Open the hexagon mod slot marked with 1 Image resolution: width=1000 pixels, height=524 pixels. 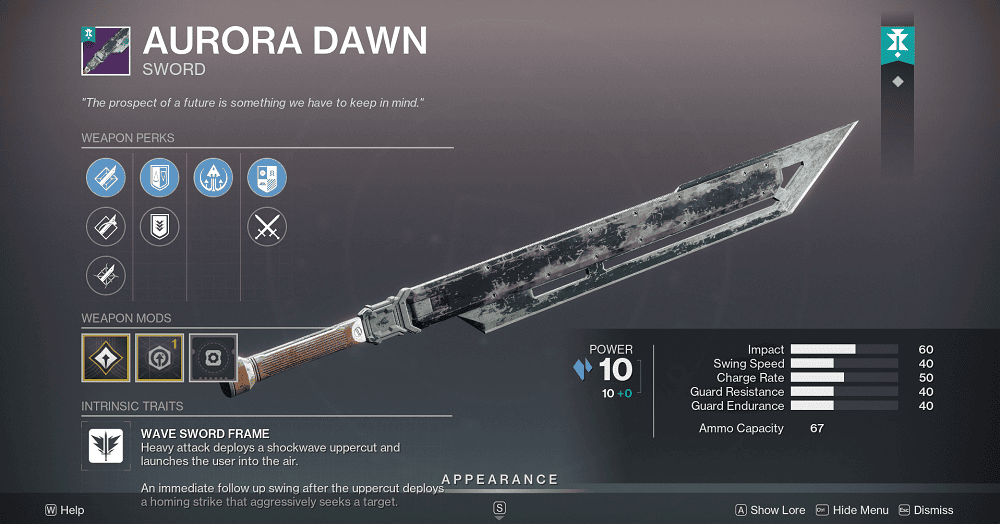click(160, 358)
